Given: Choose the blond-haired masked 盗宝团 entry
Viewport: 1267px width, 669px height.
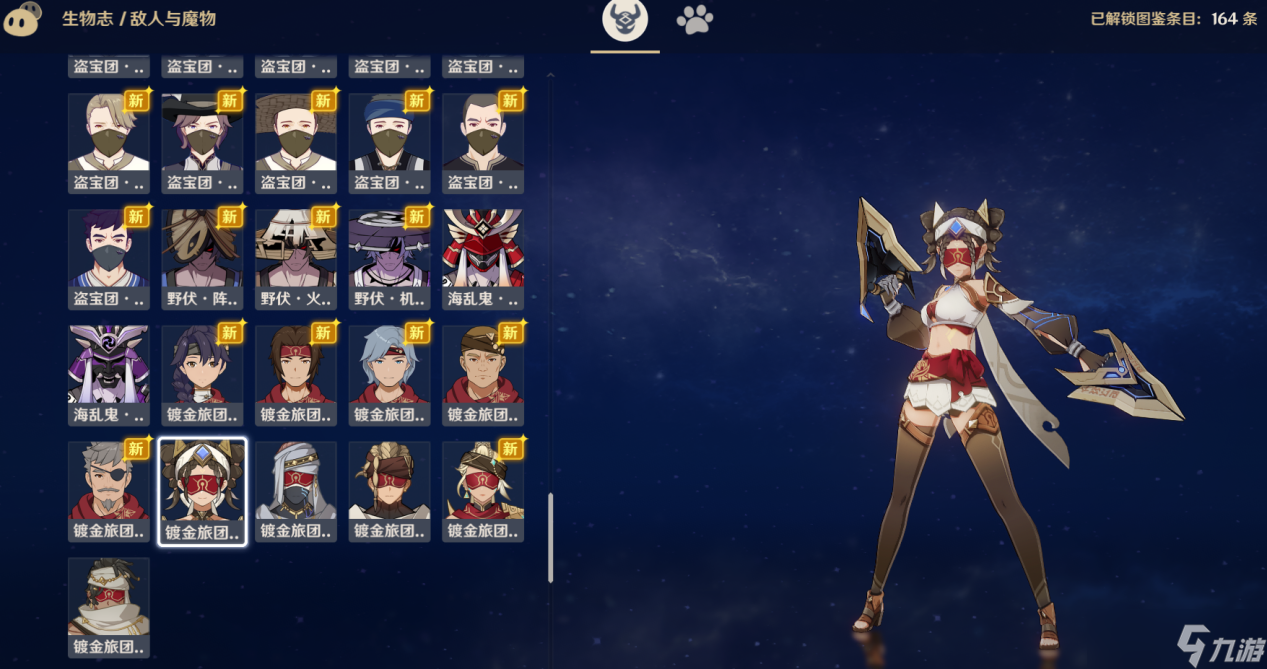Looking at the screenshot, I should [x=109, y=143].
